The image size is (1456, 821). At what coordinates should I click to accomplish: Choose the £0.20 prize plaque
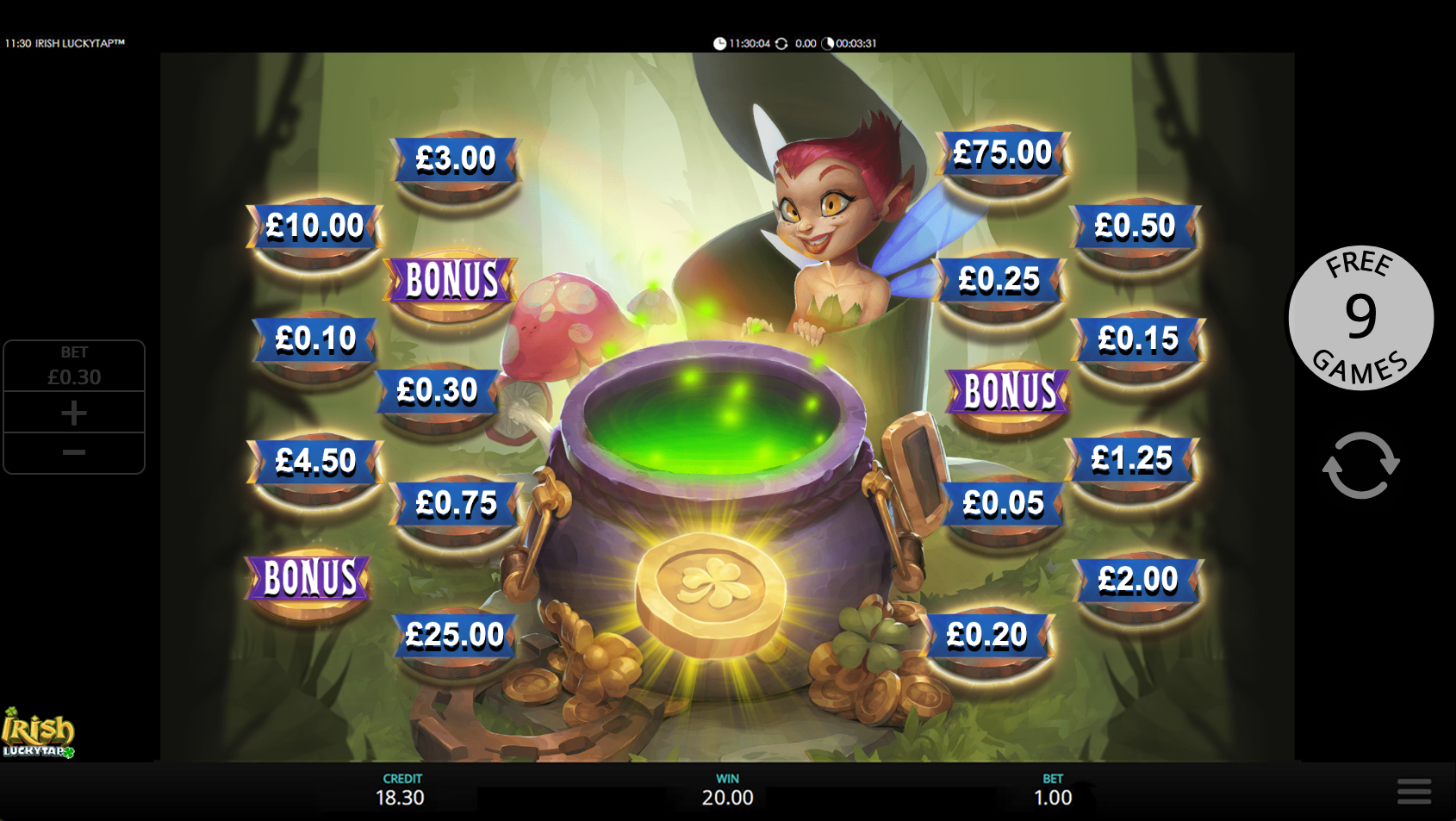(986, 636)
